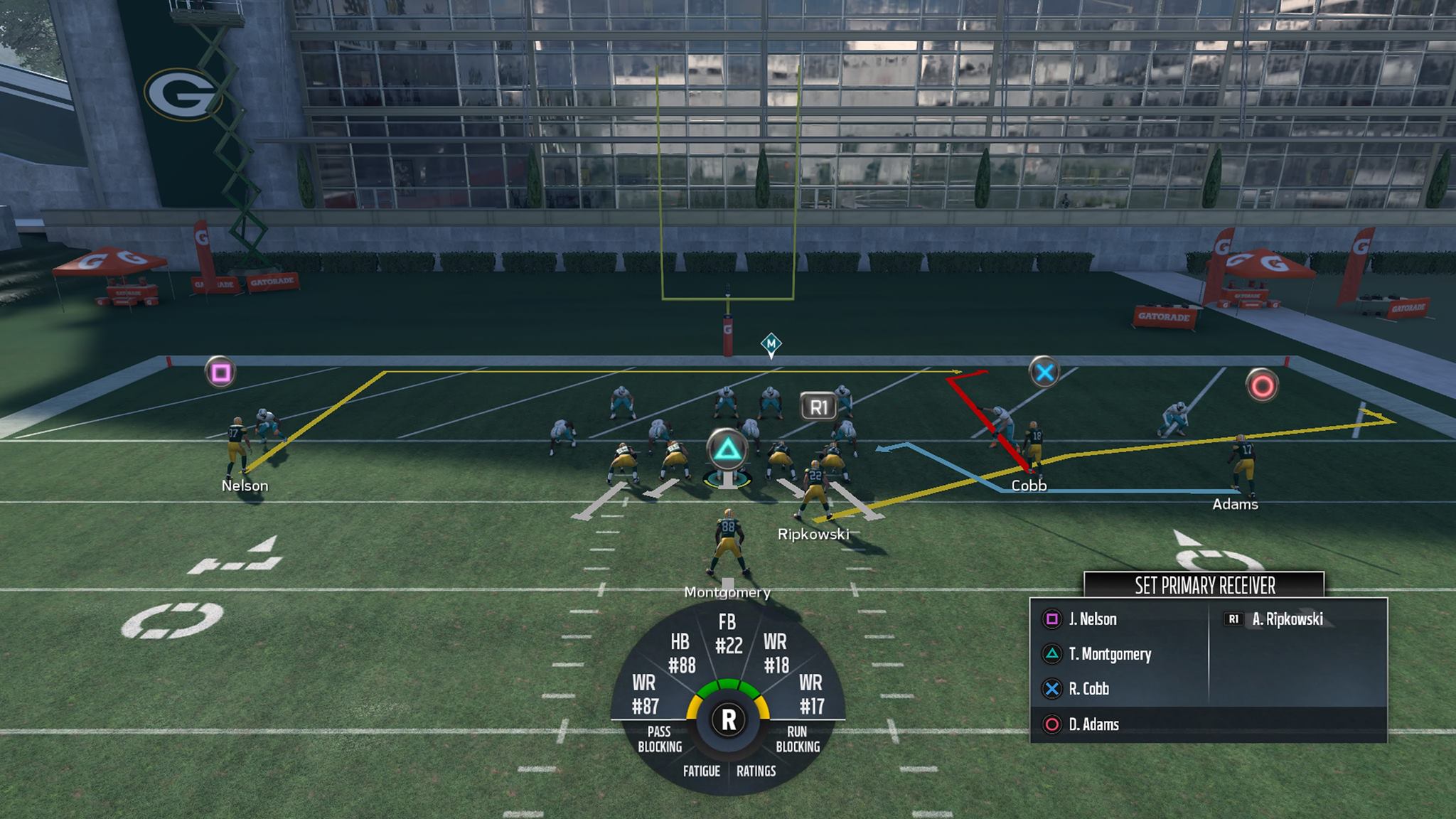The image size is (1456, 819).
Task: Show the Fatigue view on wheel
Action: click(701, 771)
